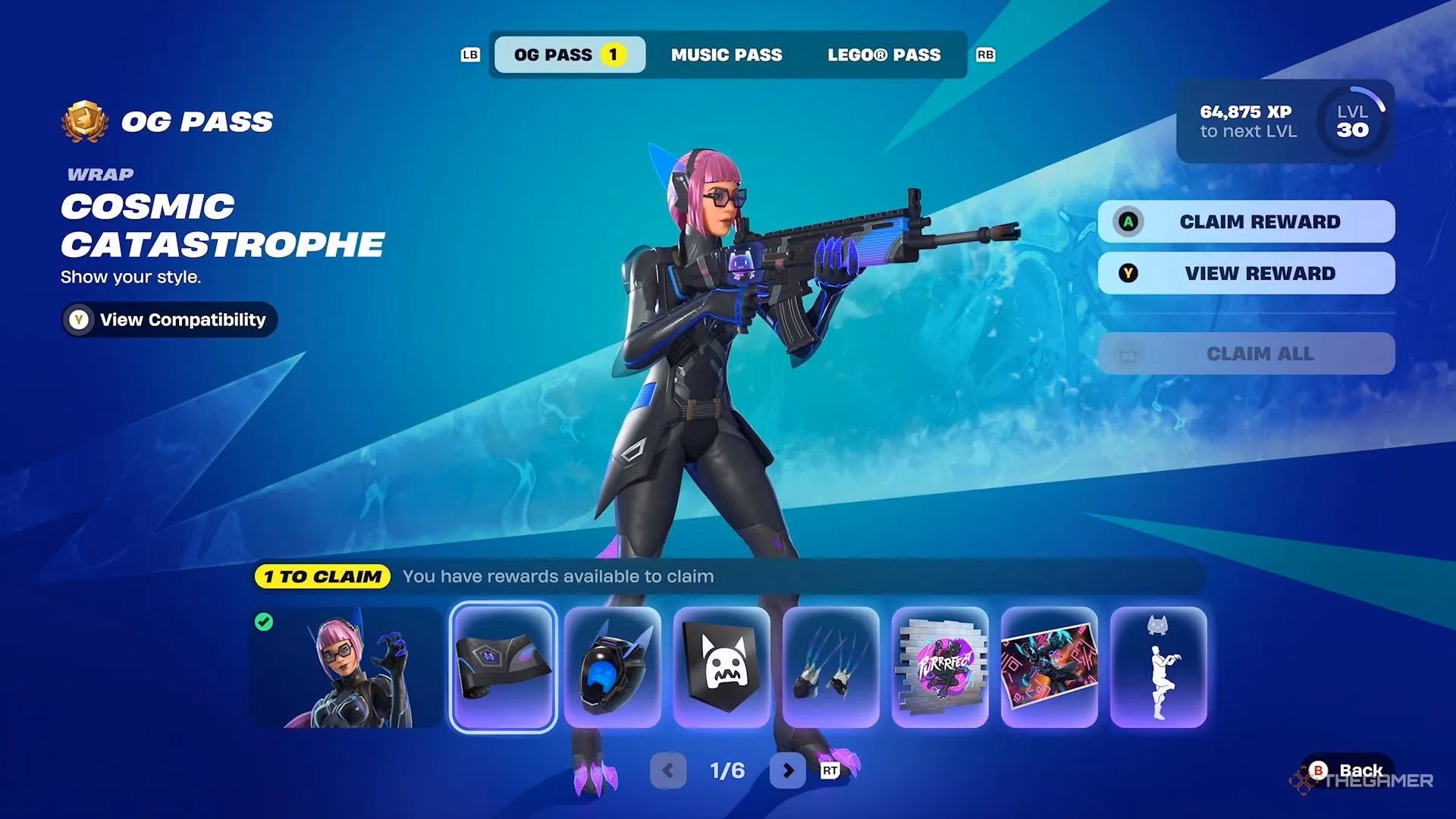
Task: Open View Compatibility for the wrap
Action: tap(168, 319)
